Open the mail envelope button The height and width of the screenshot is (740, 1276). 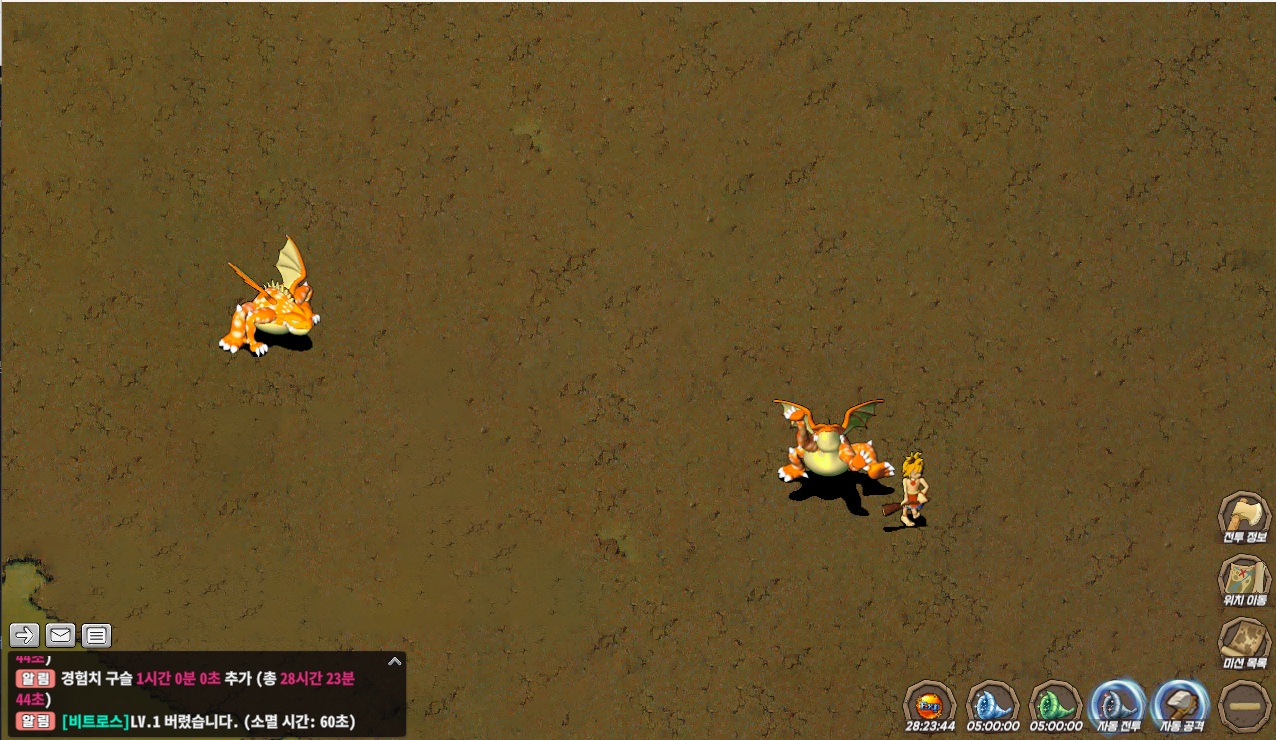click(60, 634)
